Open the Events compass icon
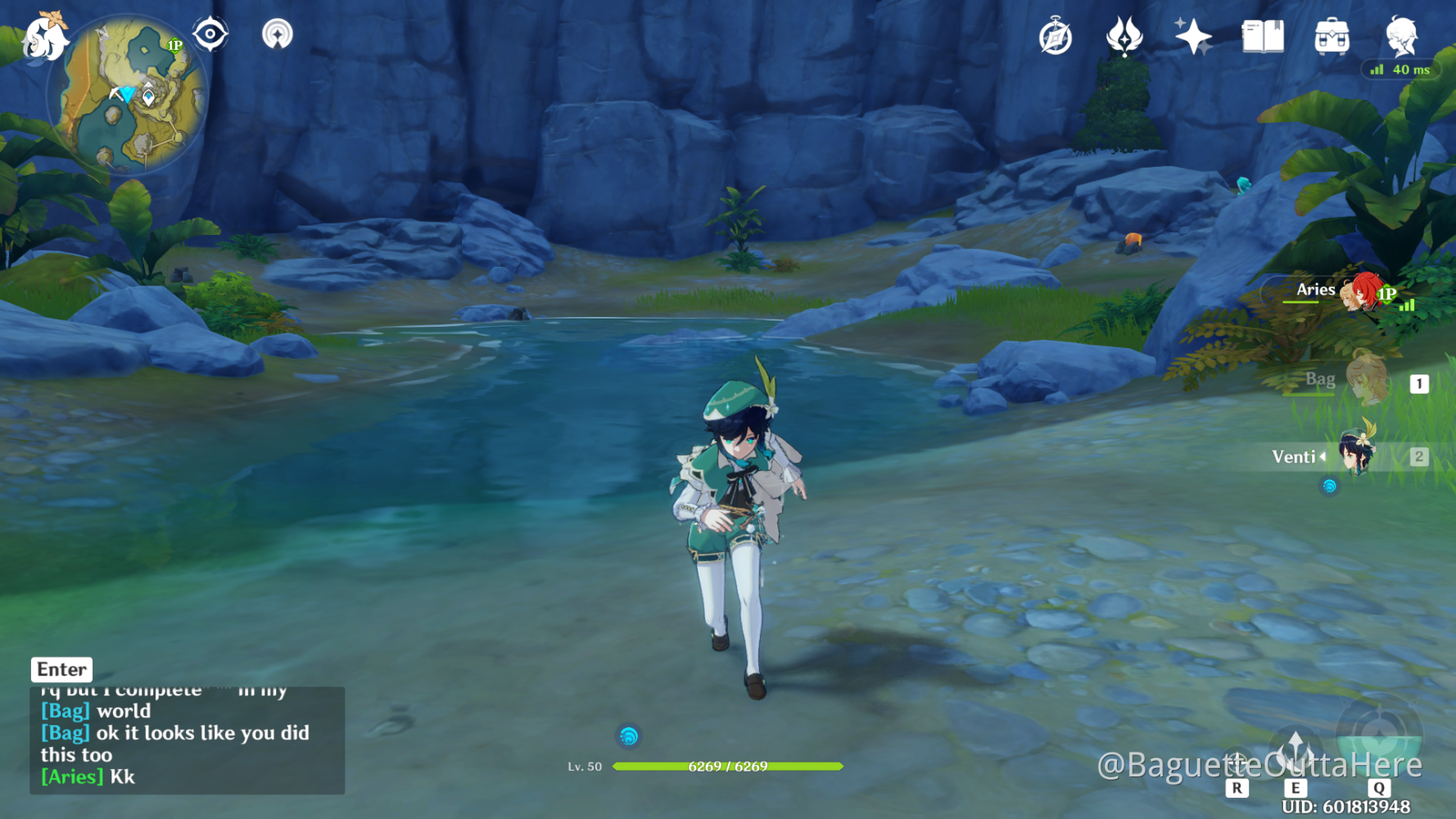The height and width of the screenshot is (819, 1456). (1055, 37)
